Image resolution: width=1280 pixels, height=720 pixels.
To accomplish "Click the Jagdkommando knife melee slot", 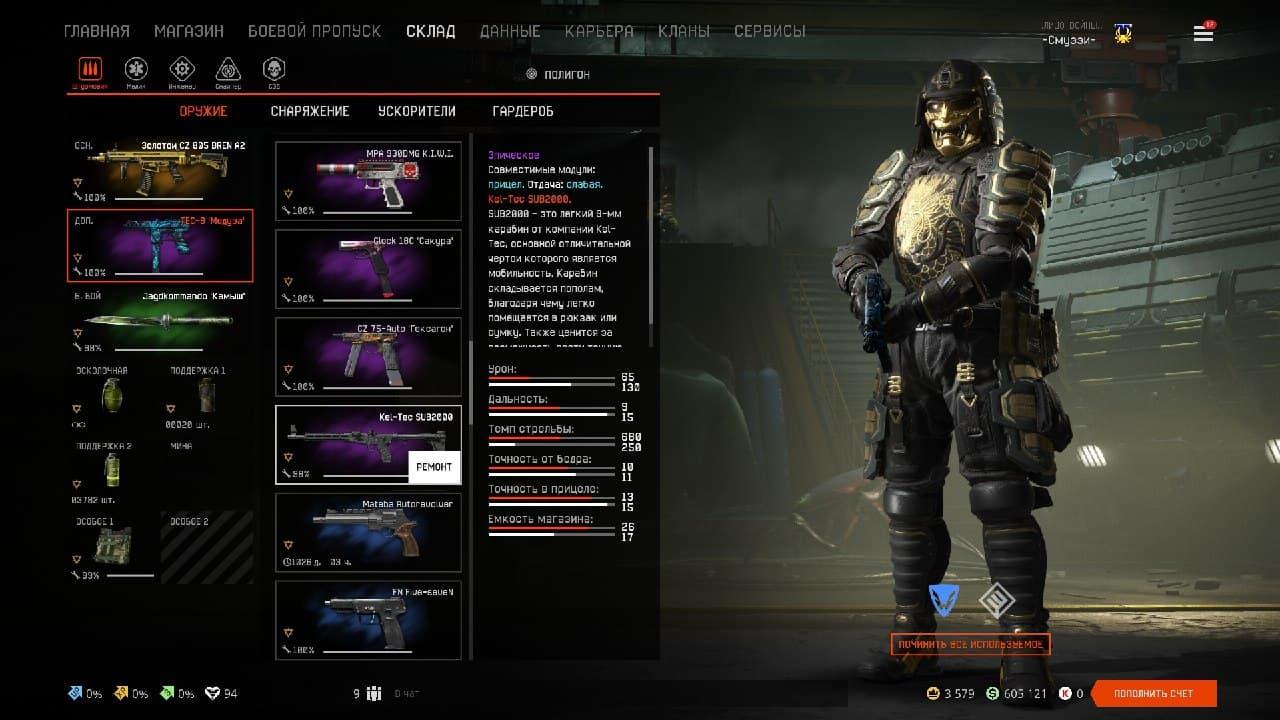I will 160,320.
